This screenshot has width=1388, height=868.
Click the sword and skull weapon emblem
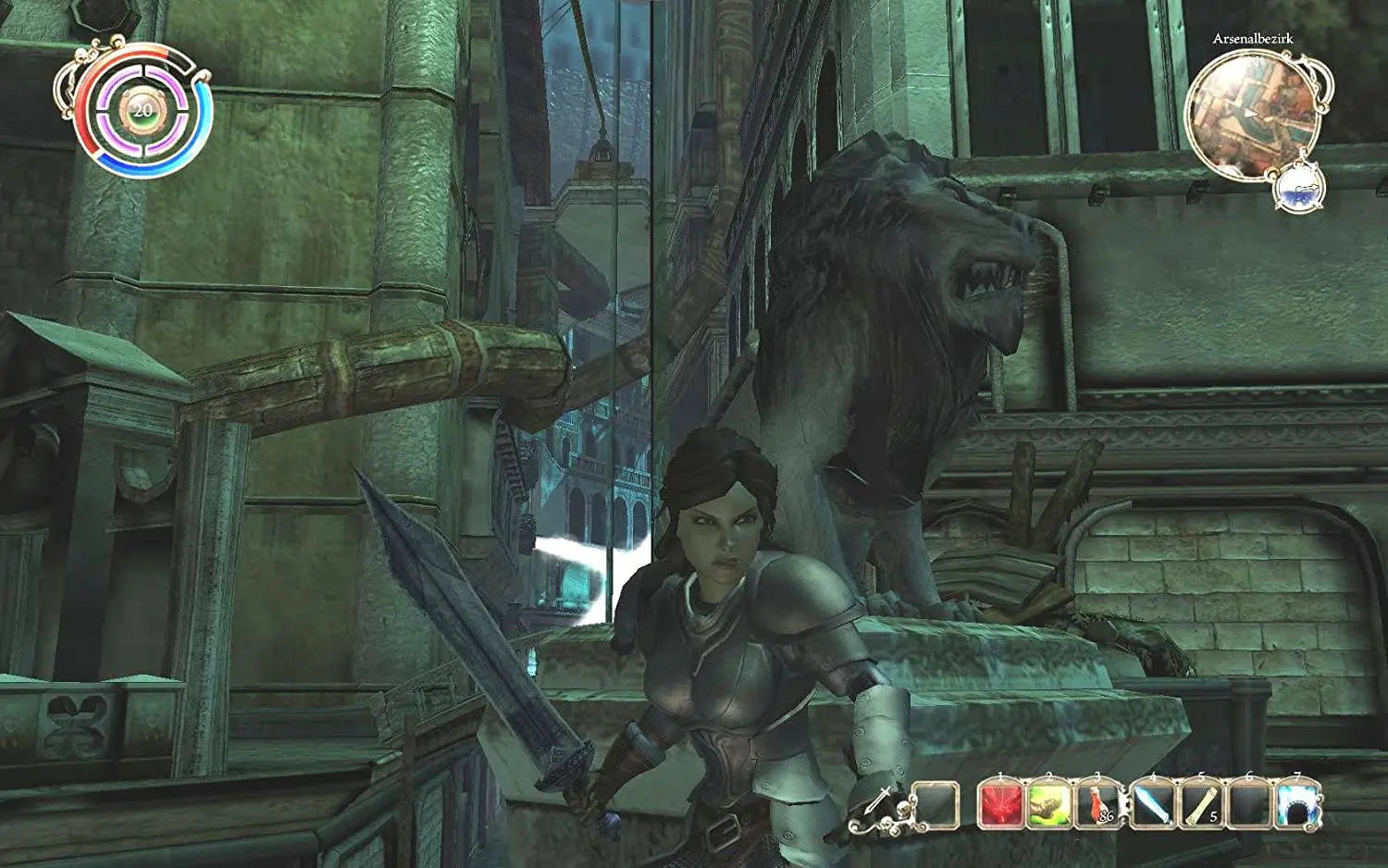[879, 801]
